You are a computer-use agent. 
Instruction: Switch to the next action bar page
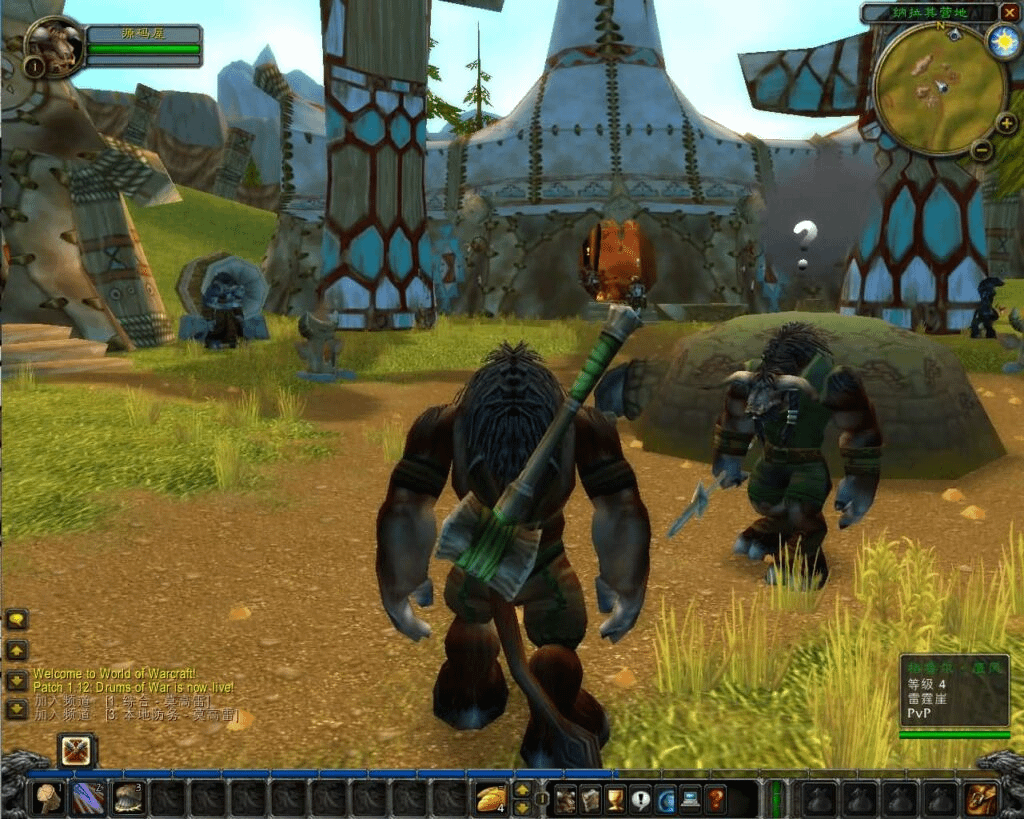(x=522, y=790)
